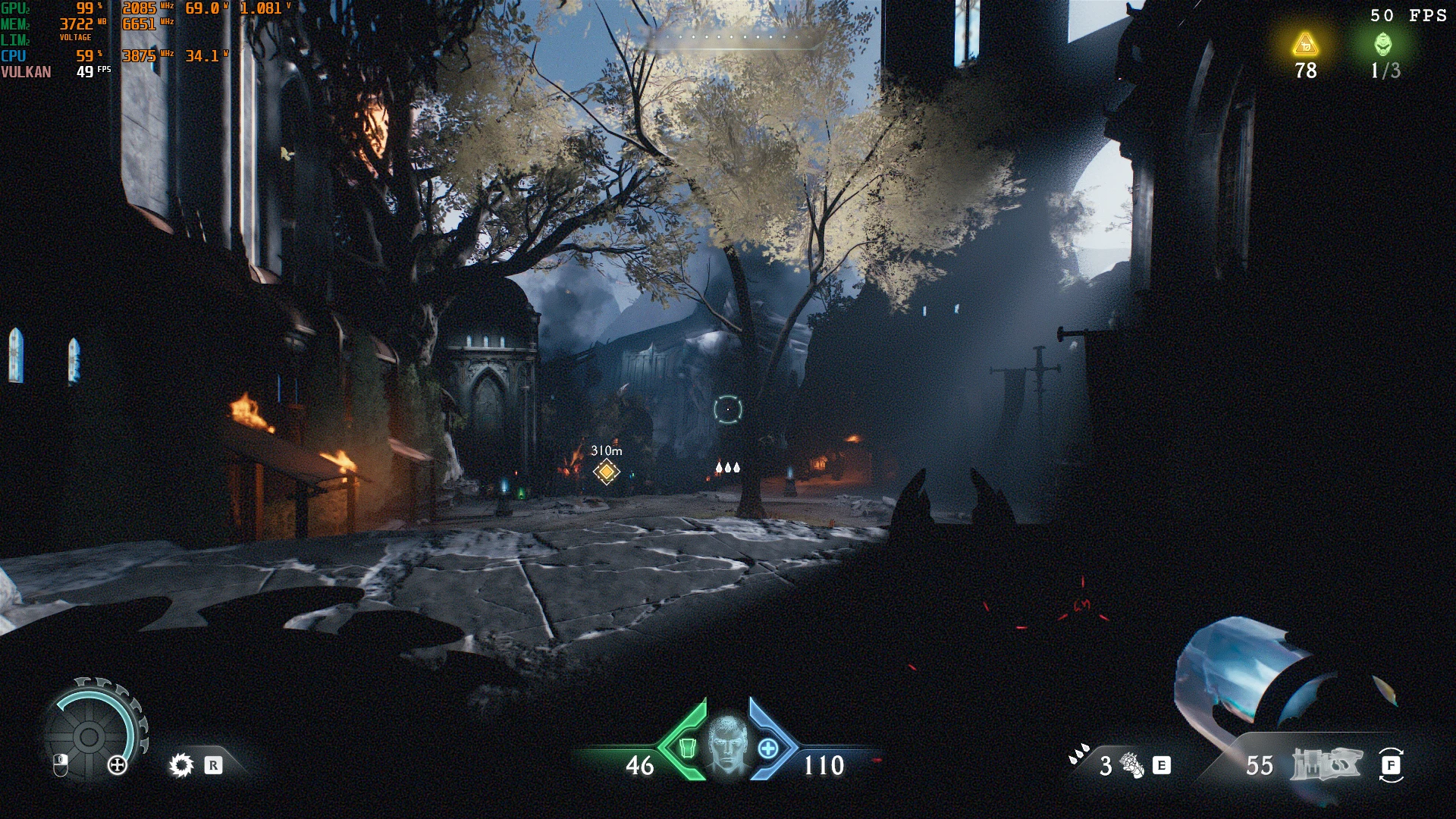Check the green skull collectible tracker
The height and width of the screenshot is (819, 1456).
[1383, 45]
